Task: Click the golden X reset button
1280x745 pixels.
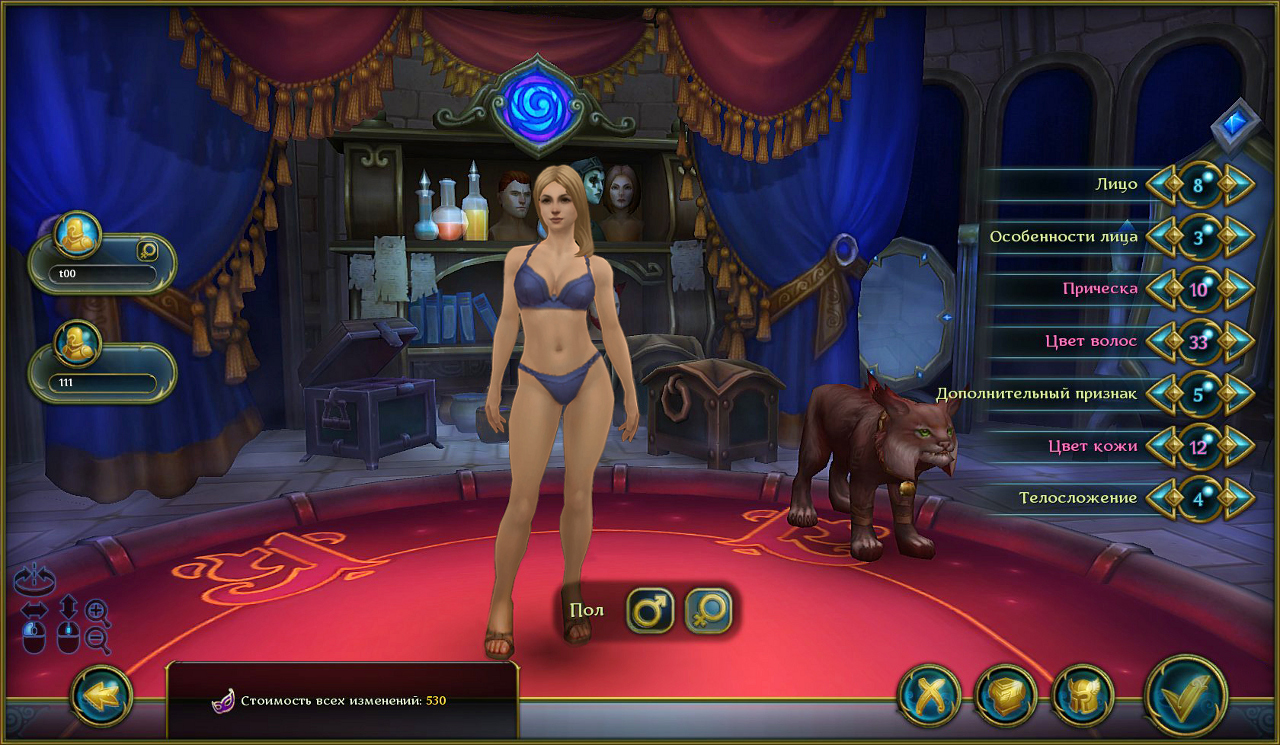Action: tap(929, 695)
